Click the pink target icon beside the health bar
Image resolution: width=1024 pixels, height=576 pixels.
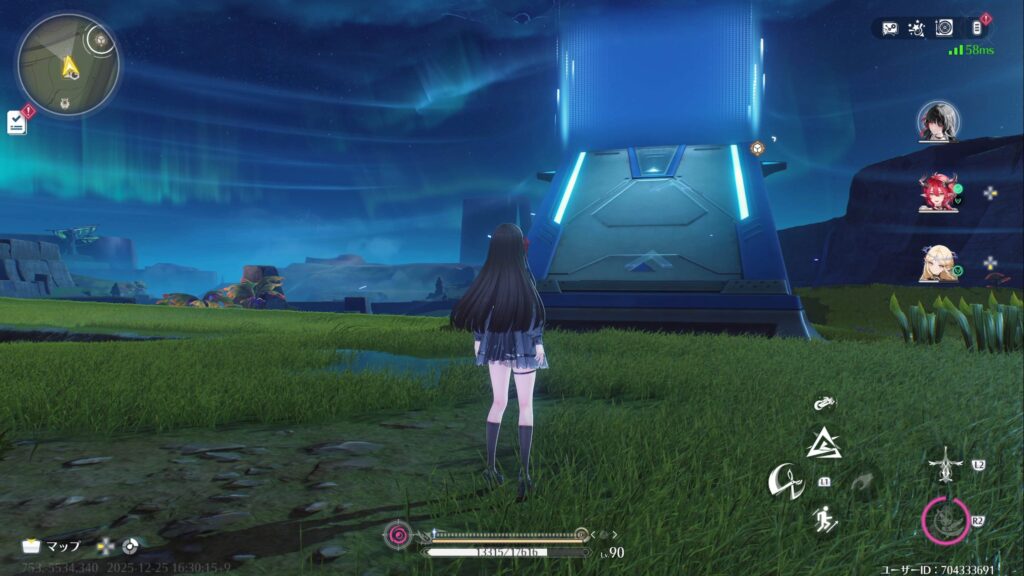pyautogui.click(x=398, y=535)
